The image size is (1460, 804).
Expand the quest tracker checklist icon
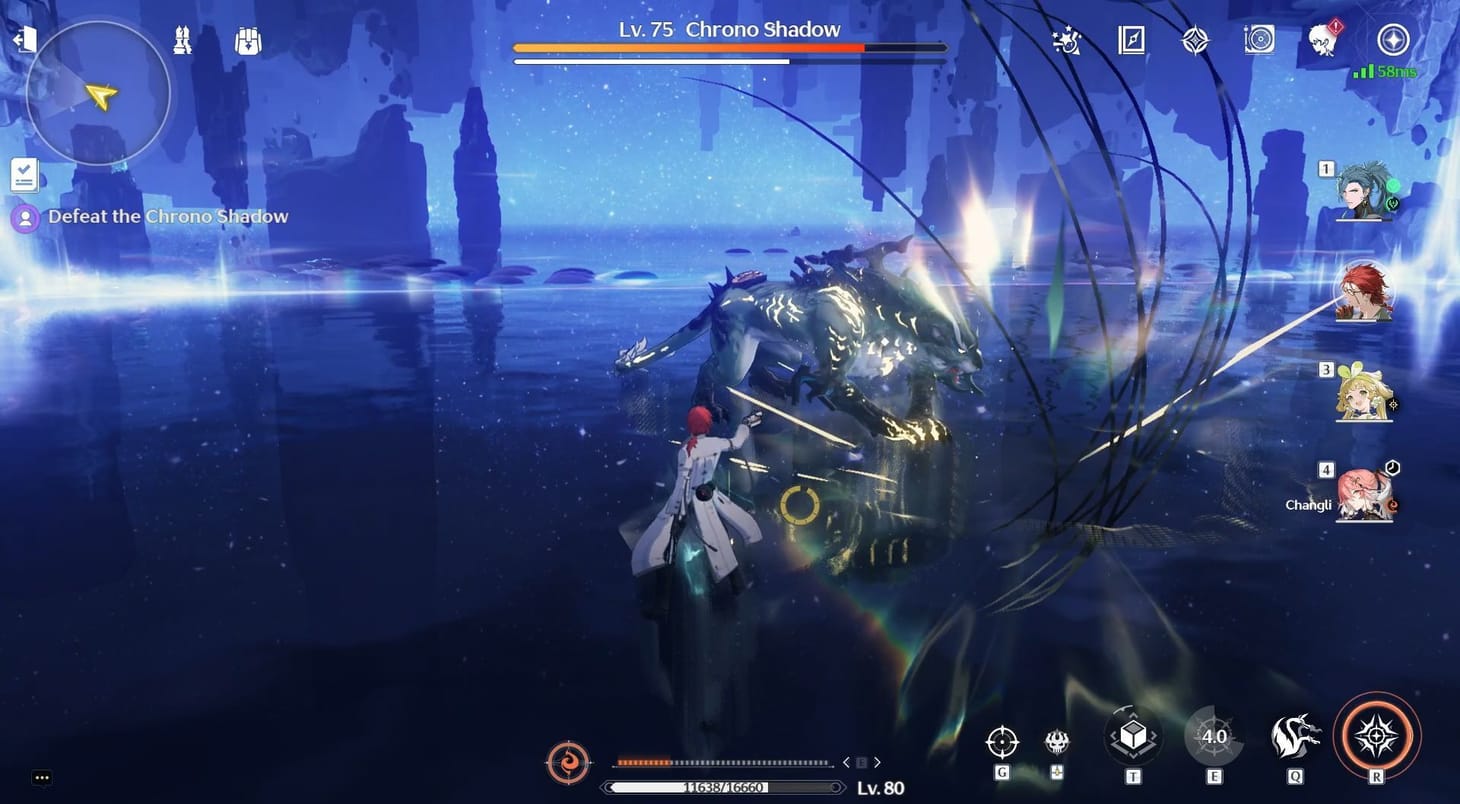tap(23, 172)
